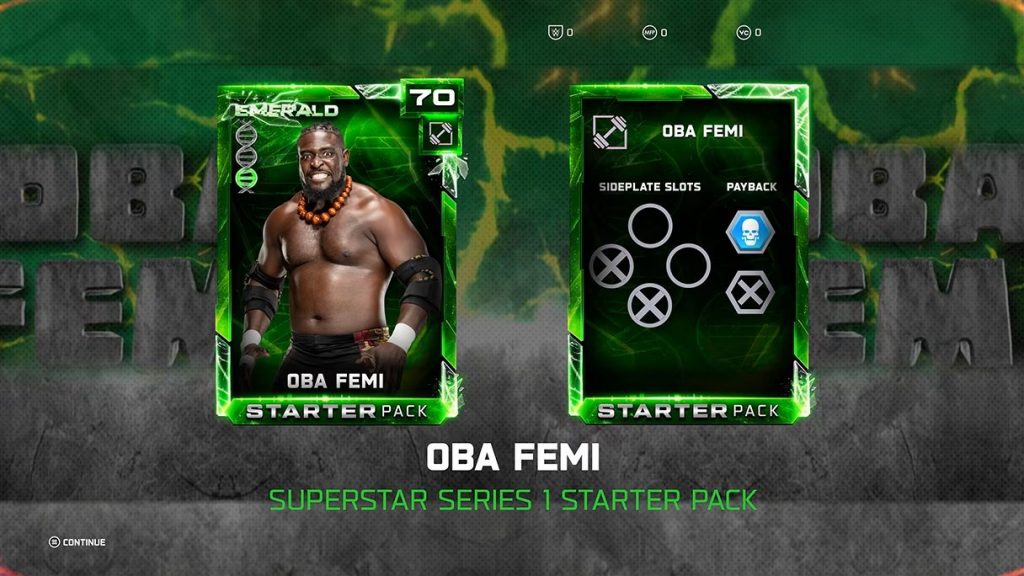
Task: Click the locked hexagon Payback slot
Action: click(x=749, y=293)
